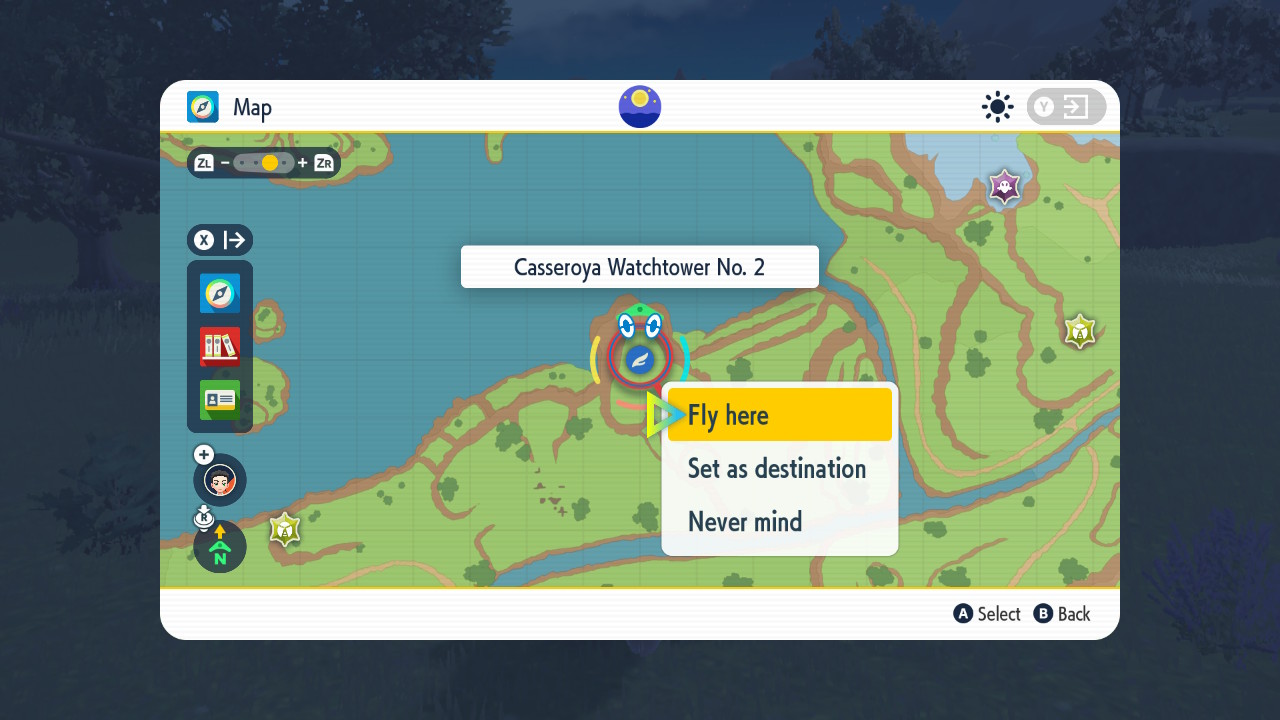
Task: Click the yellow-green Tera Raid marker in the southwest
Action: click(285, 529)
